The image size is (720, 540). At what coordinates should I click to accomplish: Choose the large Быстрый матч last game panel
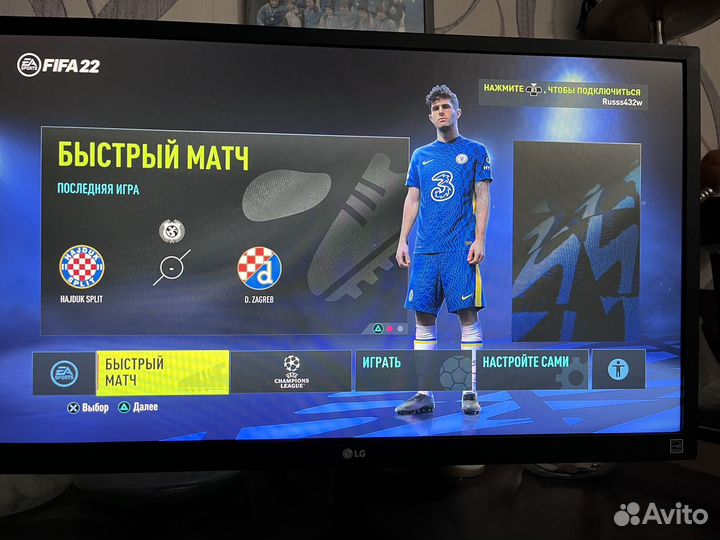tap(225, 235)
